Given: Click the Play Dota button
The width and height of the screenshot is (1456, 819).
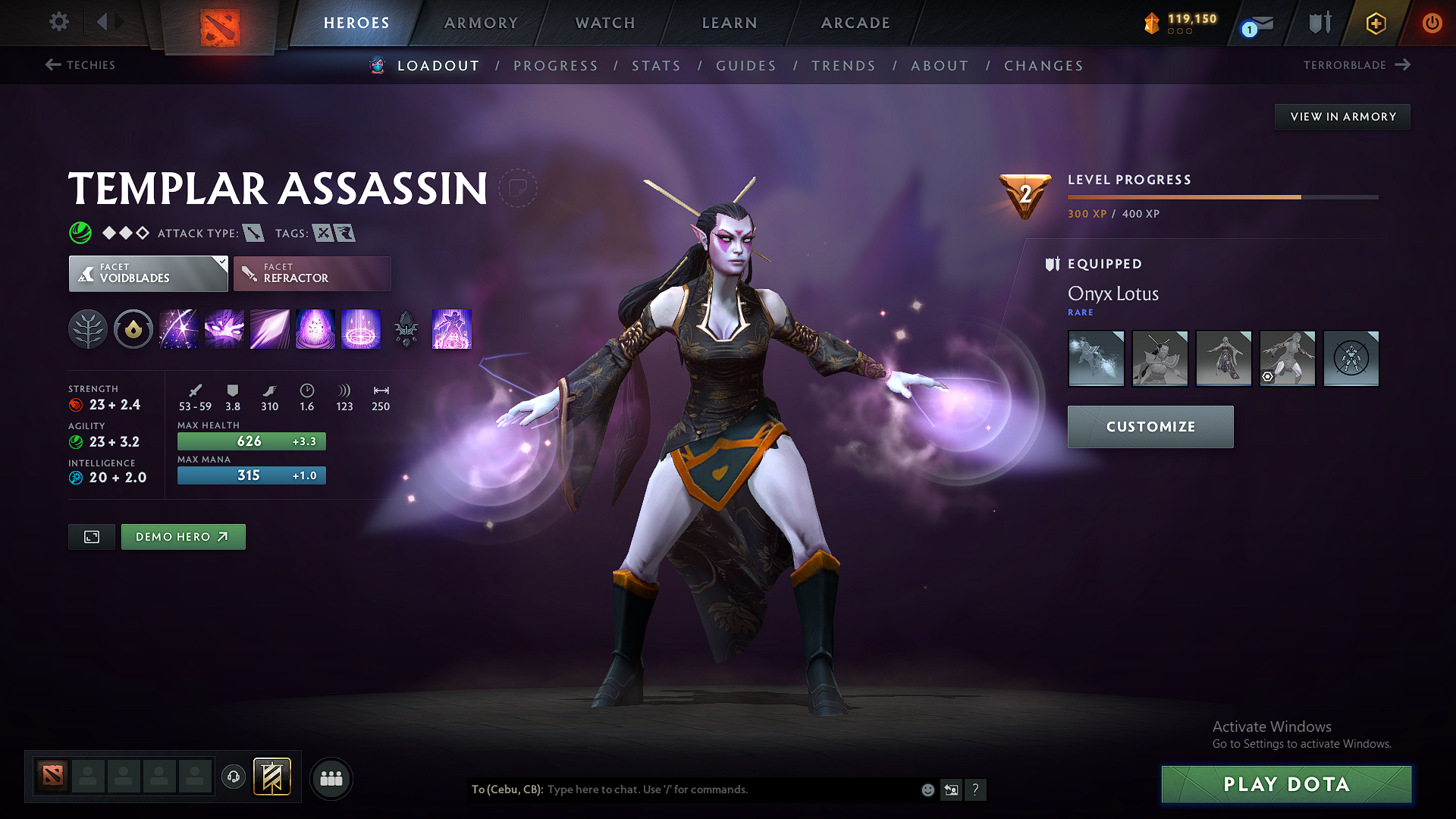Looking at the screenshot, I should coord(1286,784).
